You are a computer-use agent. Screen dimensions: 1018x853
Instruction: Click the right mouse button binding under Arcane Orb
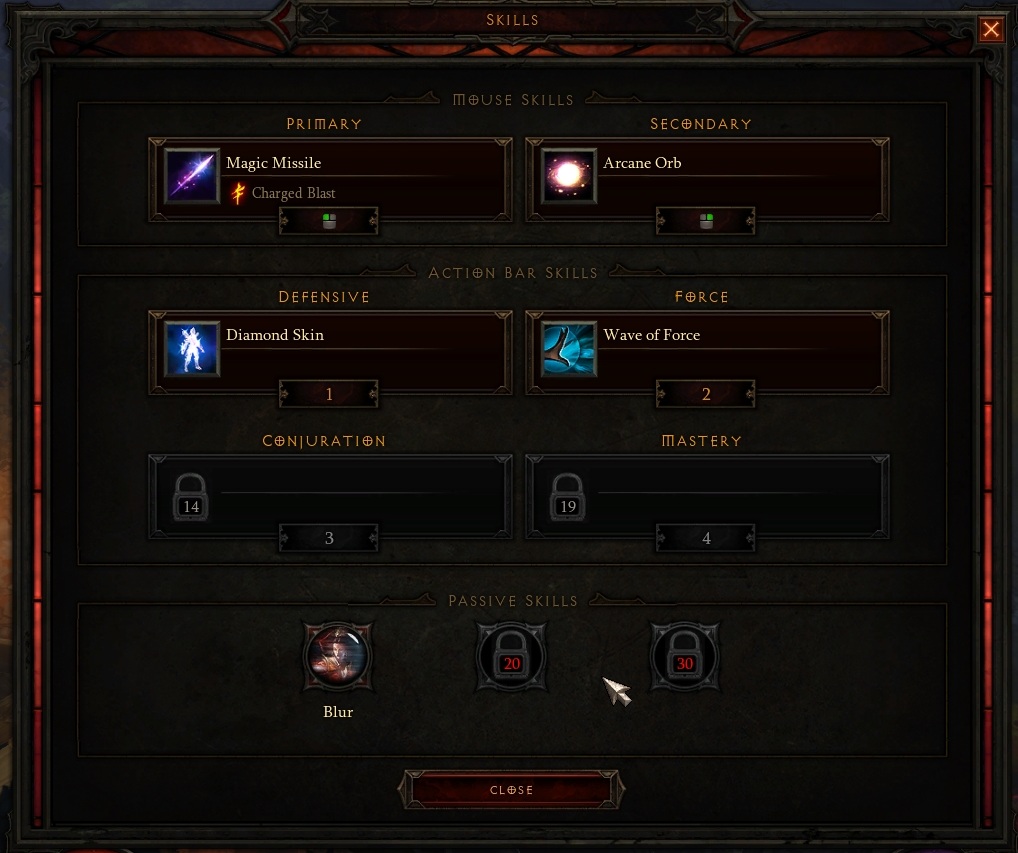706,222
